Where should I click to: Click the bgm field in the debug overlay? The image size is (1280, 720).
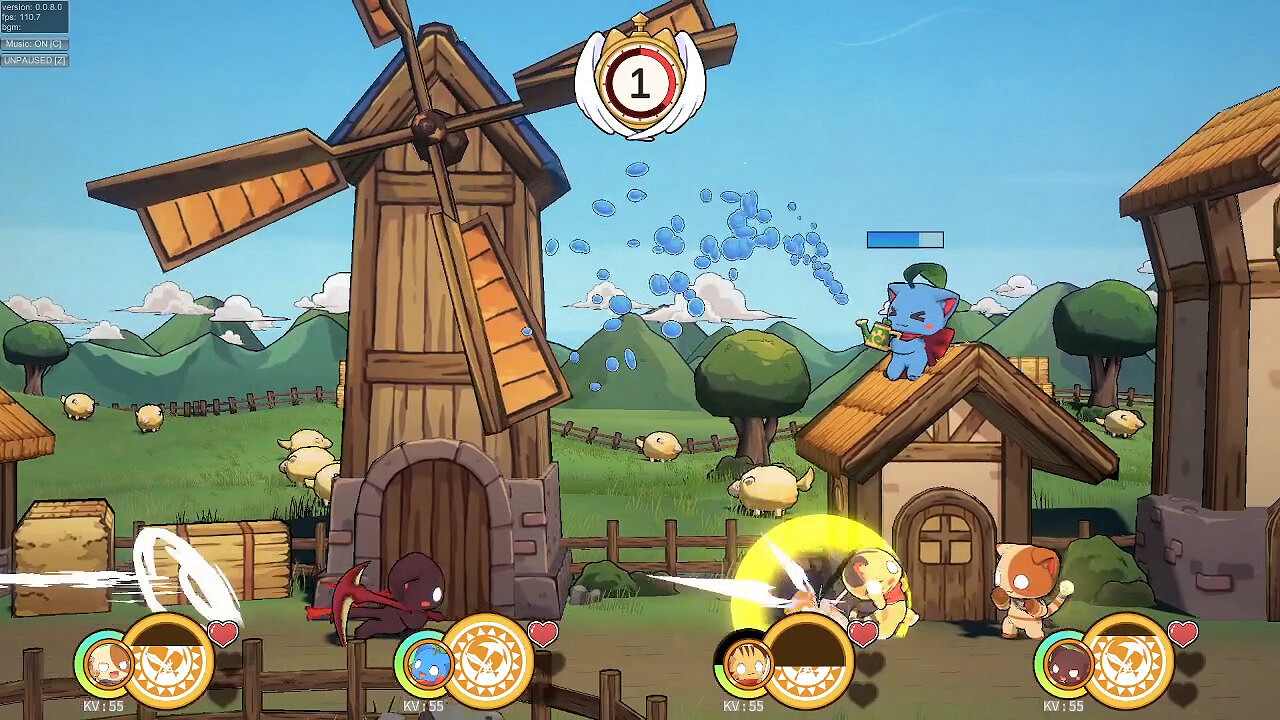[x=14, y=27]
